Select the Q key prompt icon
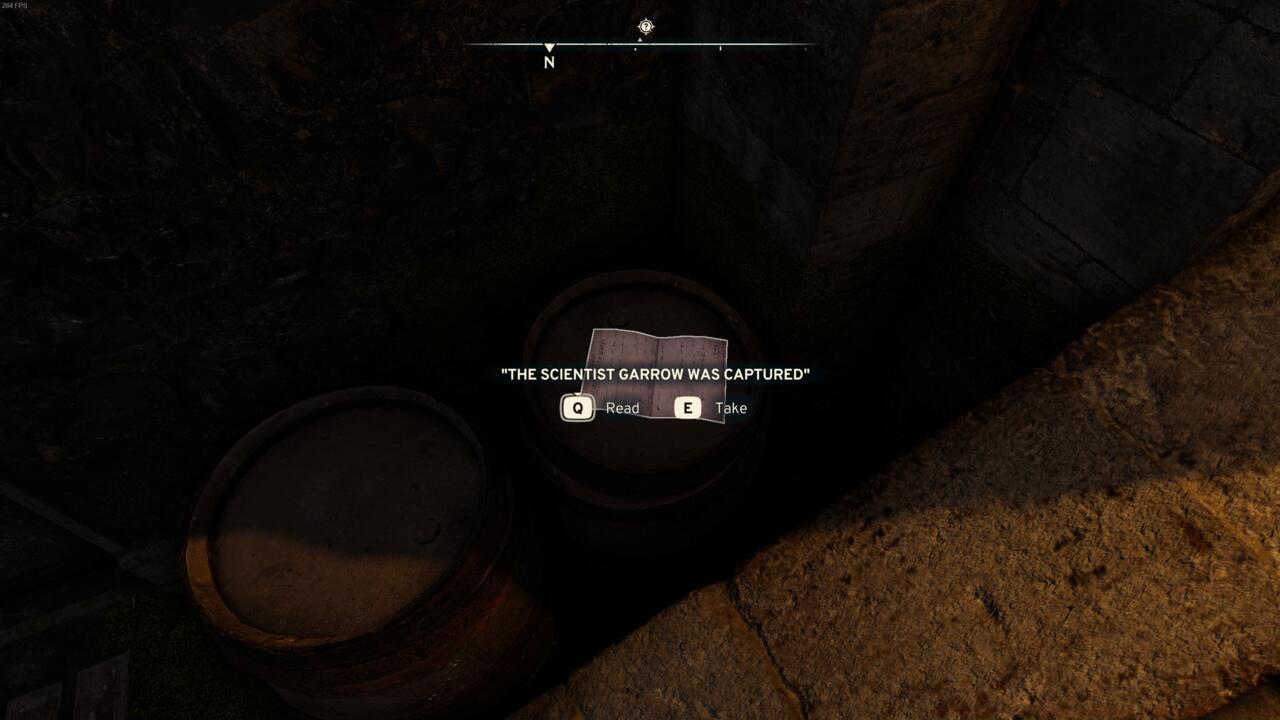The height and width of the screenshot is (720, 1280). click(577, 408)
